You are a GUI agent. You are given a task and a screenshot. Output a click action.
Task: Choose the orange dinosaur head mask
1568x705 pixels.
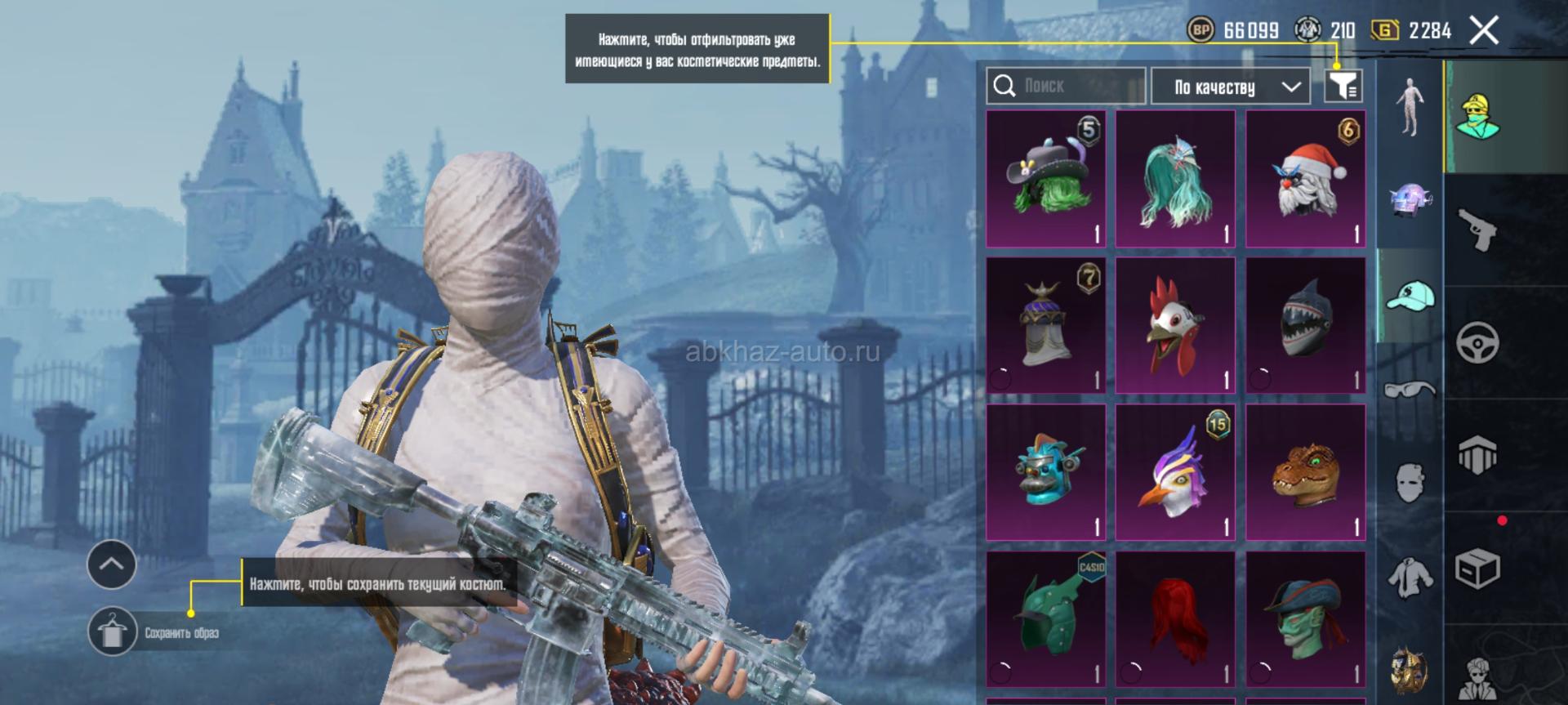coord(1305,472)
